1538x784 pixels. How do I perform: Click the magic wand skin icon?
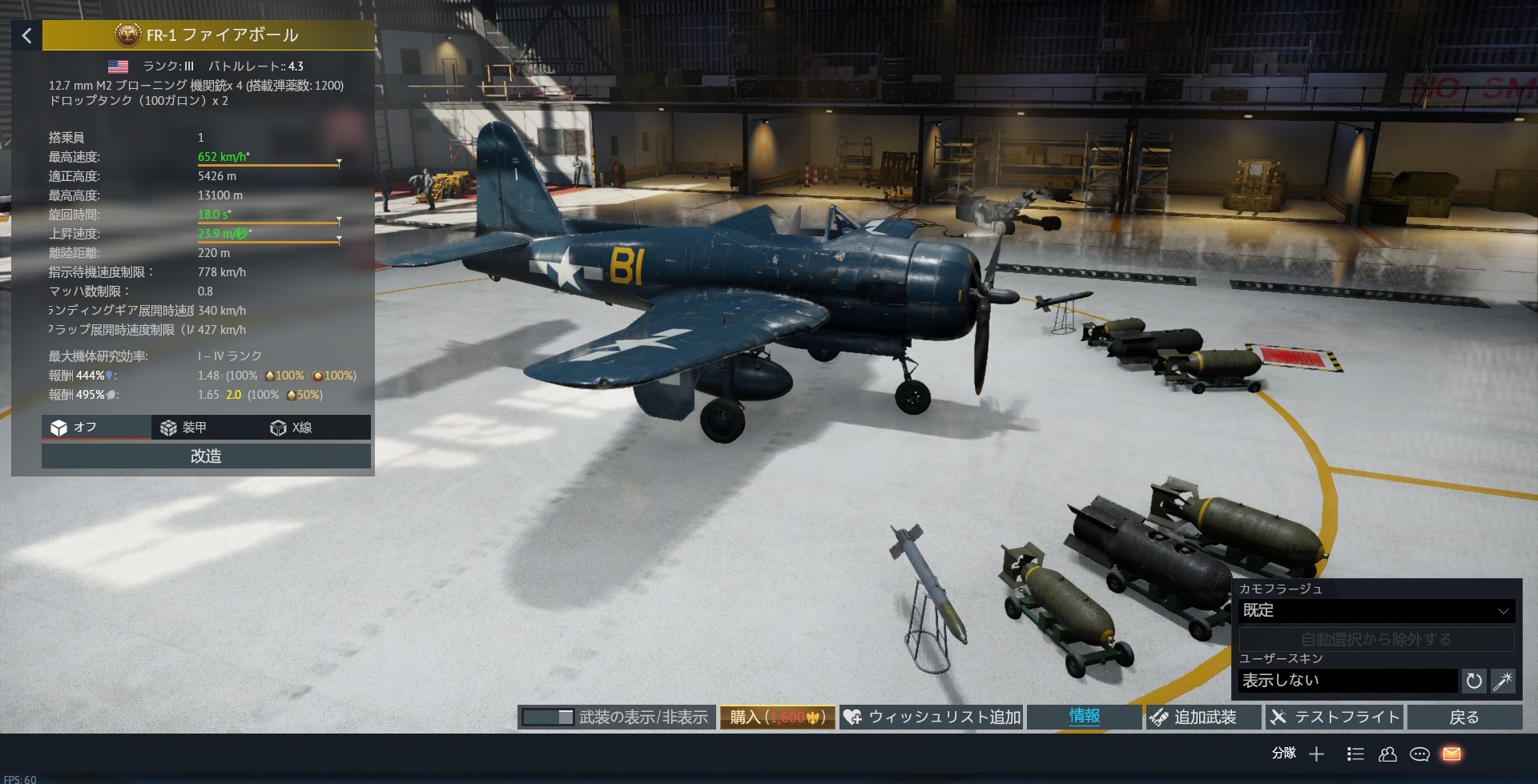[1503, 681]
